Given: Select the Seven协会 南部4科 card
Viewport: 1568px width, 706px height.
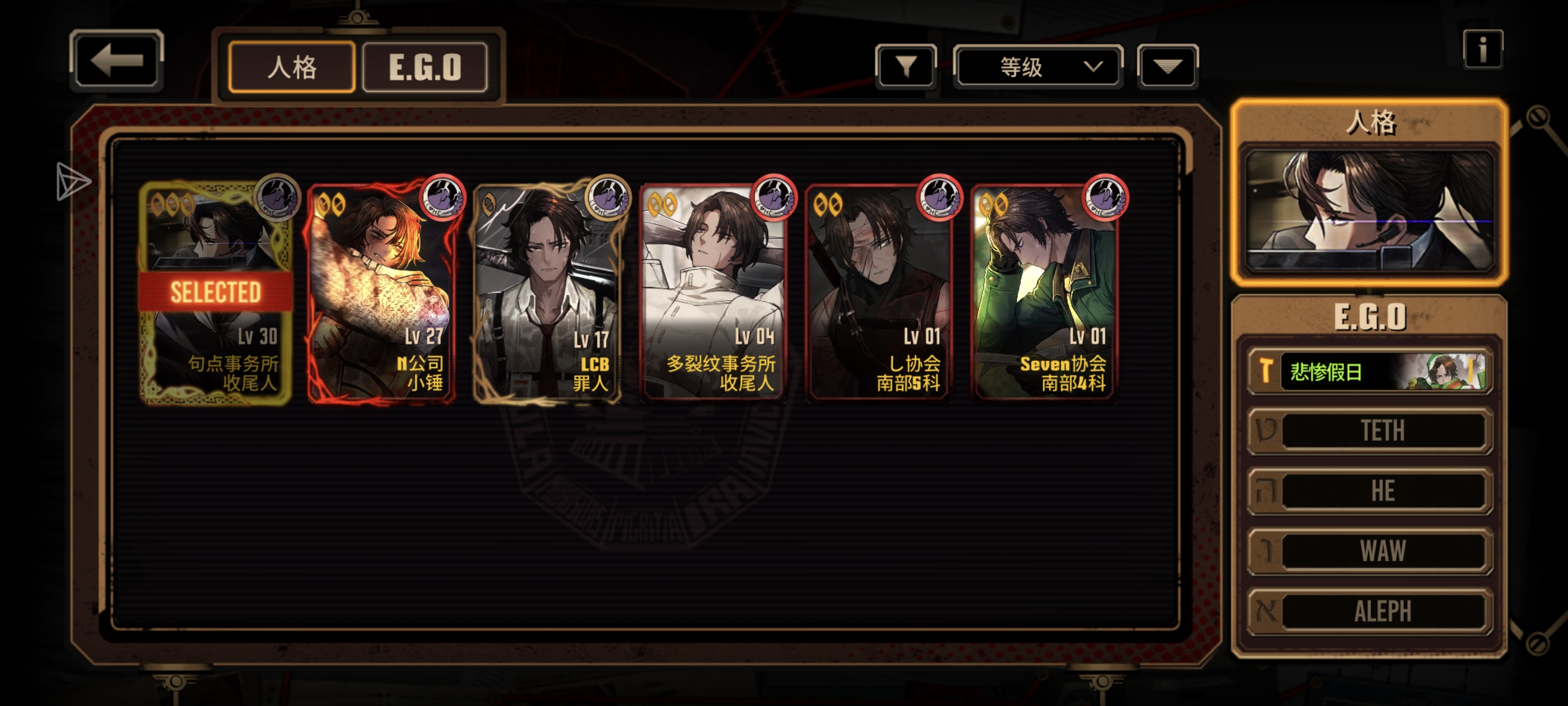Looking at the screenshot, I should [1044, 292].
